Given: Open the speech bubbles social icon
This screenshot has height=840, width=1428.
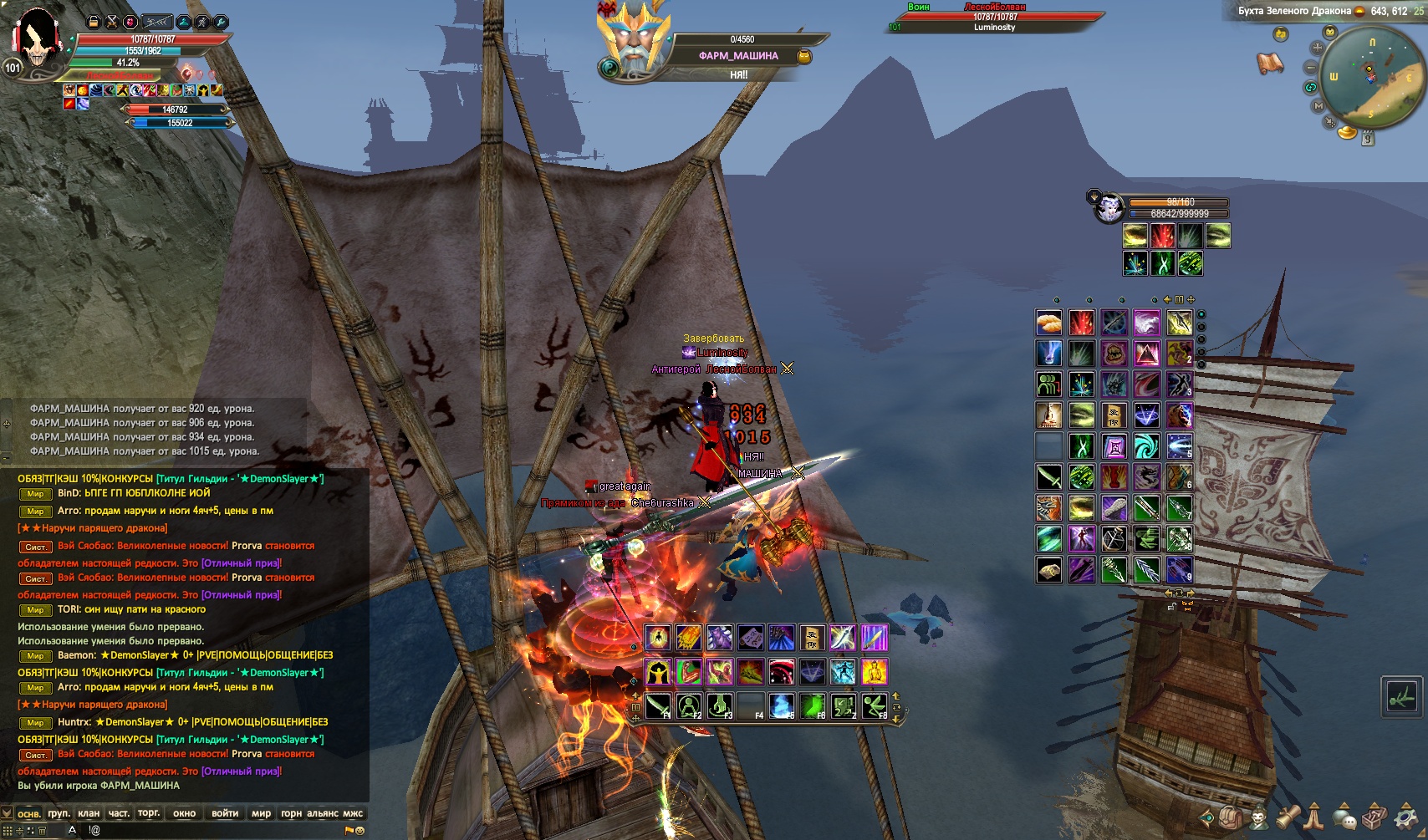Looking at the screenshot, I should [1345, 817].
